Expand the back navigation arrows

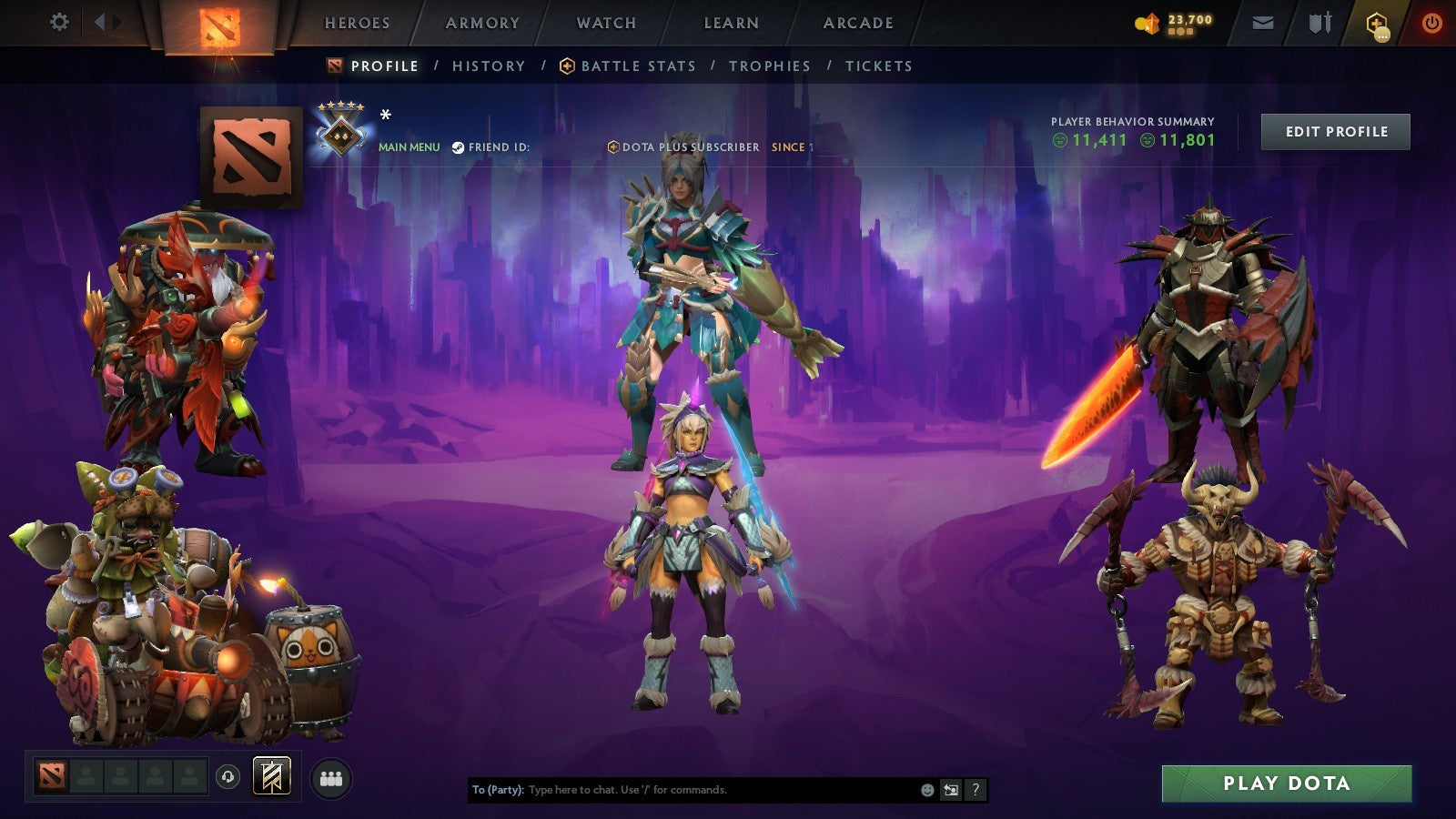pos(103,20)
